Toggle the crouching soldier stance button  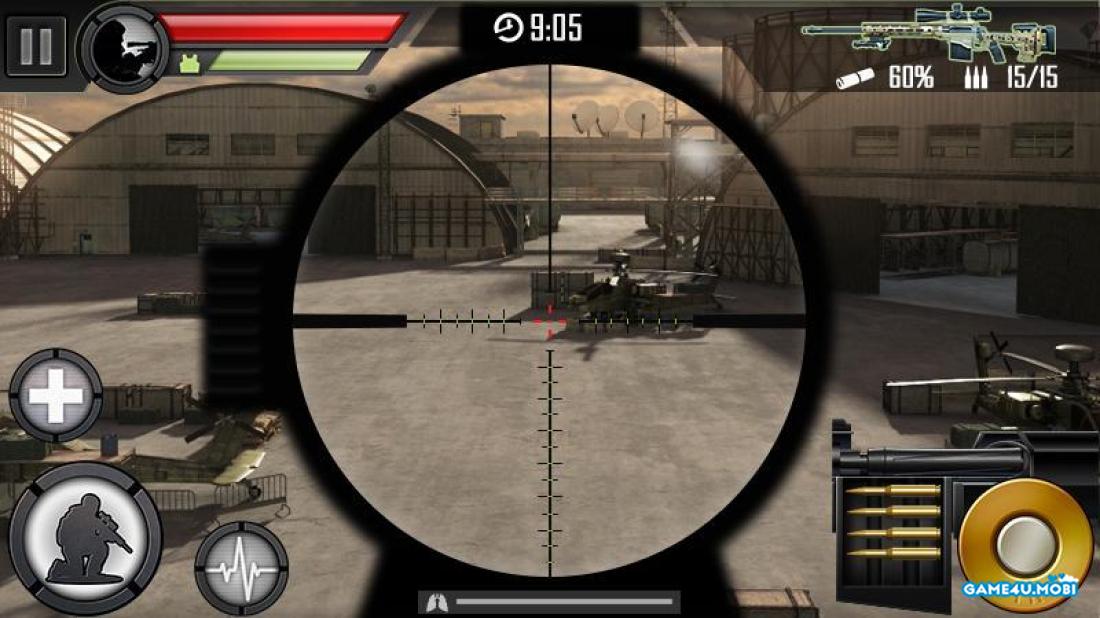pyautogui.click(x=86, y=537)
